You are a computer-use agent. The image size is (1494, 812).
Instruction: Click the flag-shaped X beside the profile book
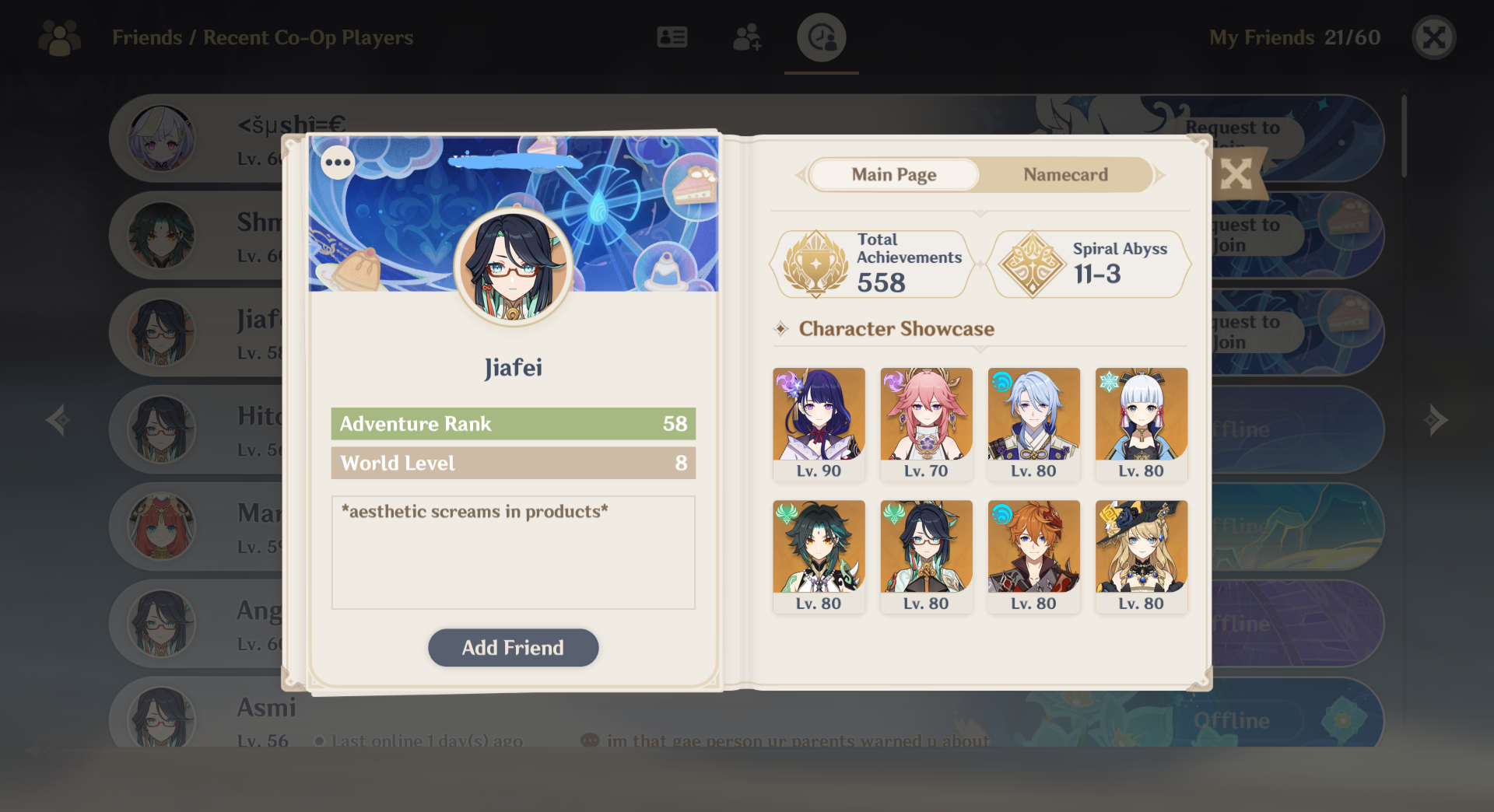(1237, 174)
